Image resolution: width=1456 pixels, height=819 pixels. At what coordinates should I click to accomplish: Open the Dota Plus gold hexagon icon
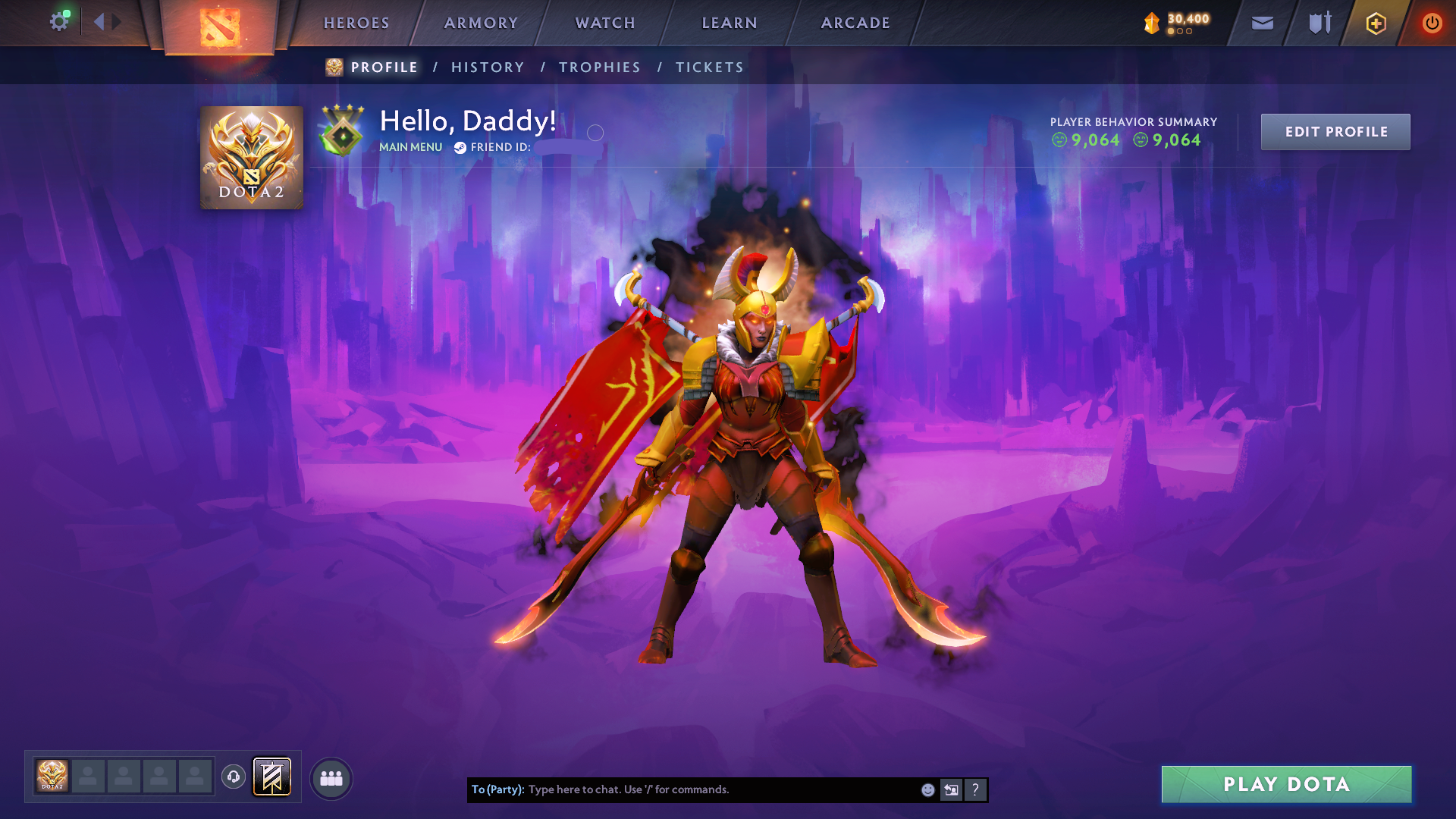tap(1376, 24)
